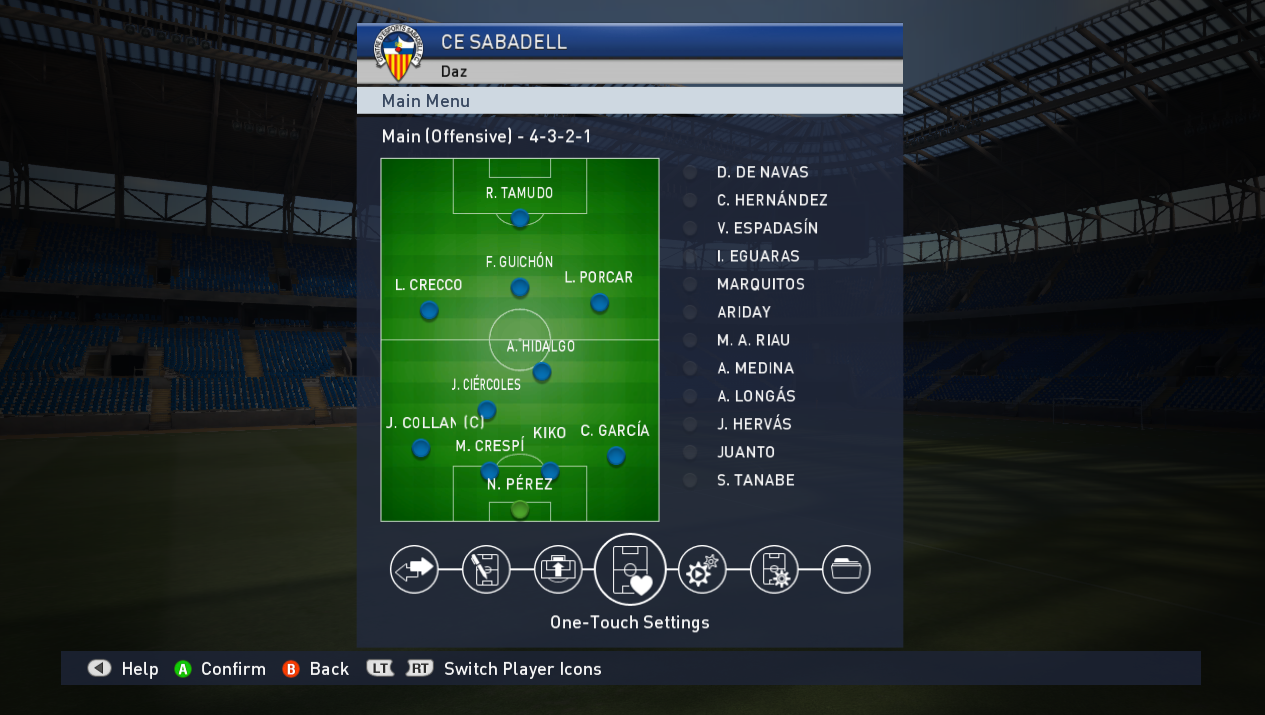
Task: Click goalkeeper N. Pérez's marker on the pitch
Action: point(520,509)
